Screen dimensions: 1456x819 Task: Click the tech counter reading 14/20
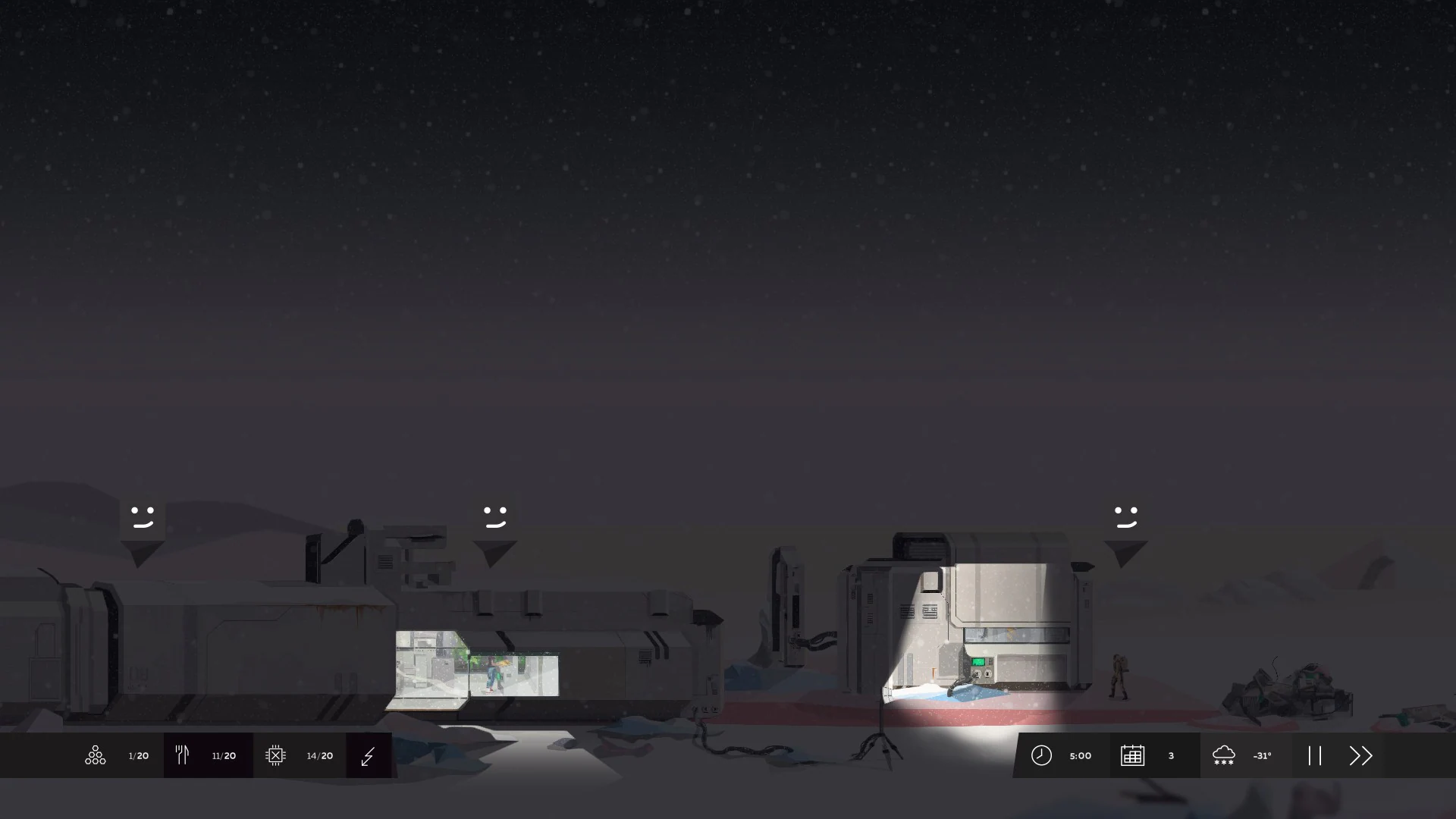point(319,755)
